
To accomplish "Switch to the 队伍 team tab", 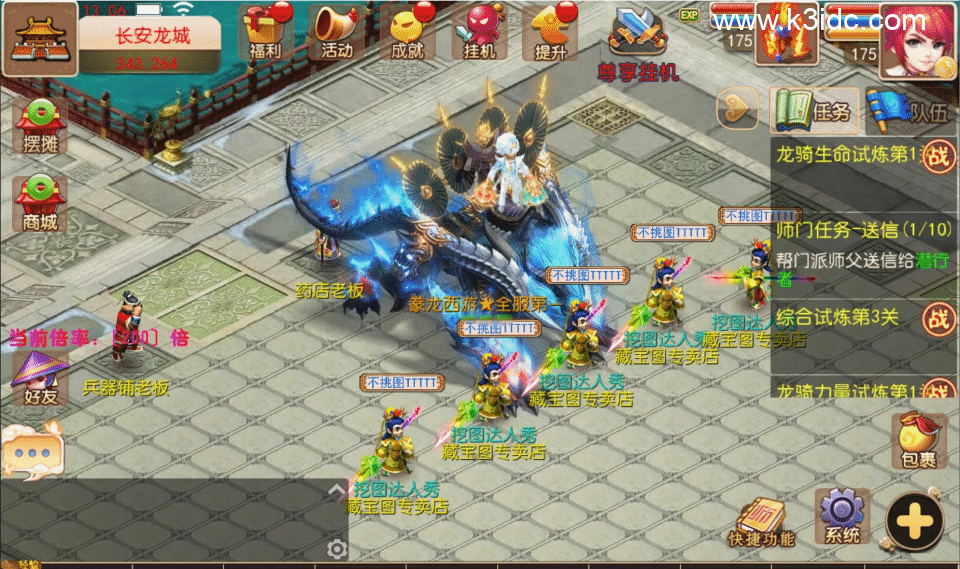I will click(x=907, y=111).
